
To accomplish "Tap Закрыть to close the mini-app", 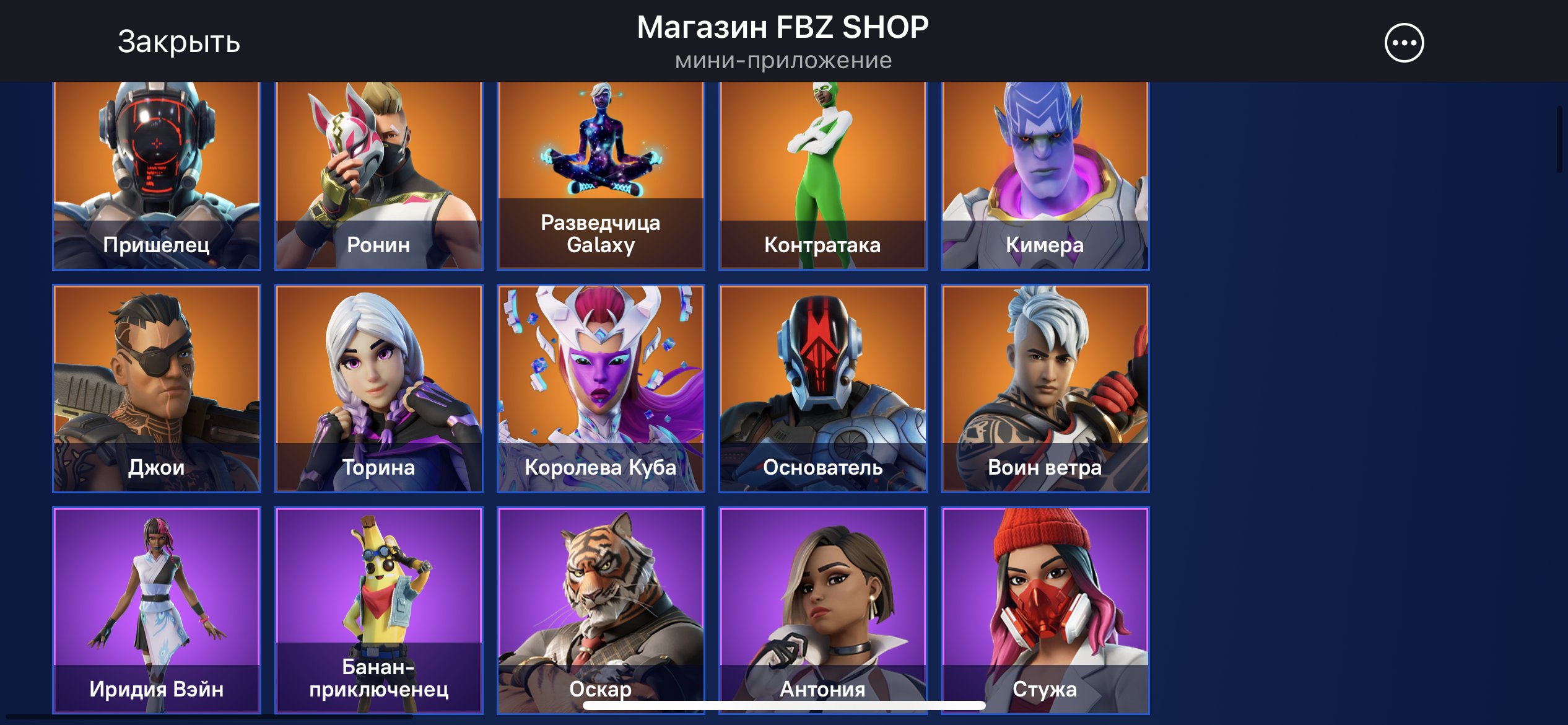I will click(x=178, y=42).
